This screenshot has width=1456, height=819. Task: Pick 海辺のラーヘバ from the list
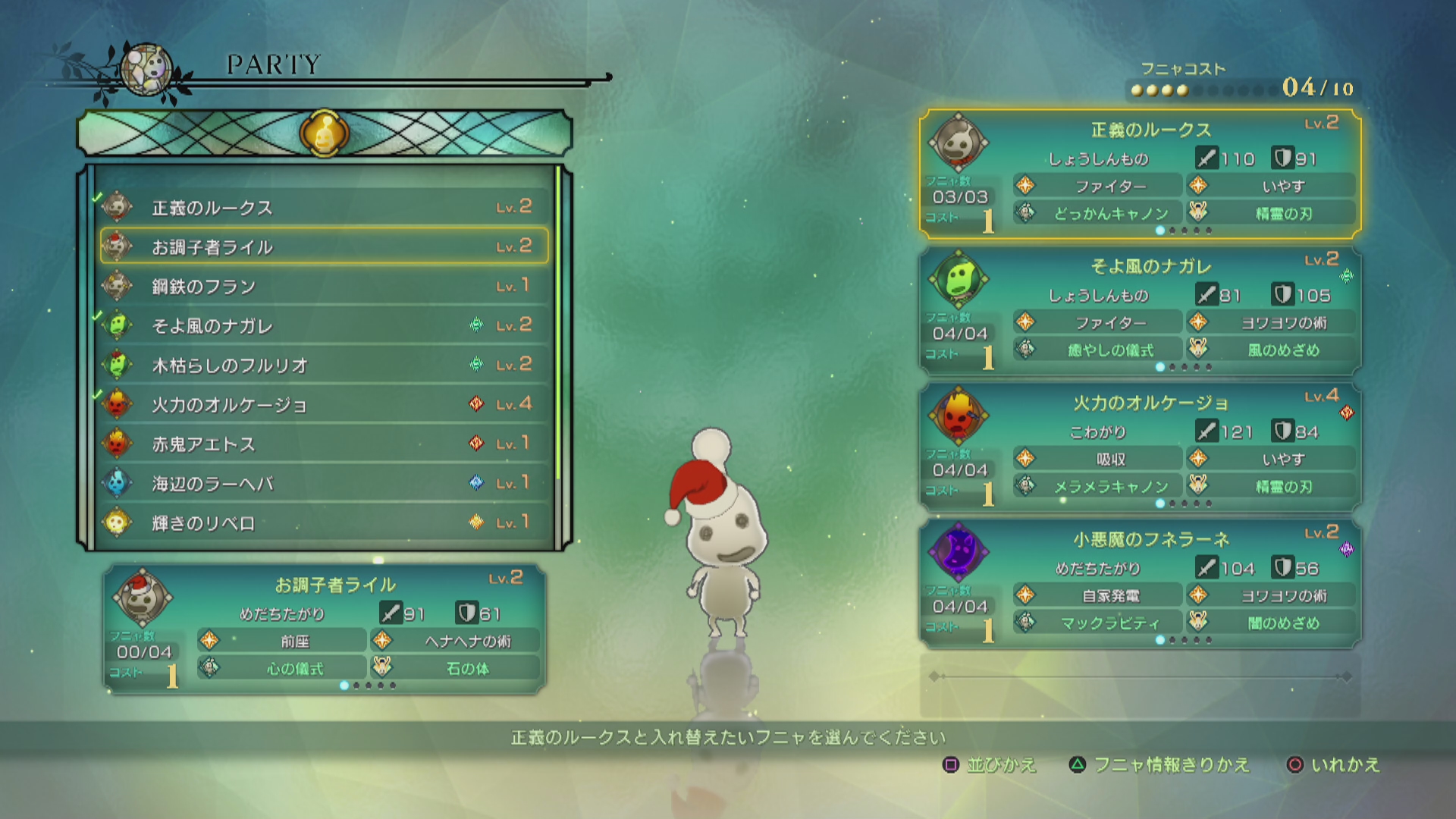point(324,483)
